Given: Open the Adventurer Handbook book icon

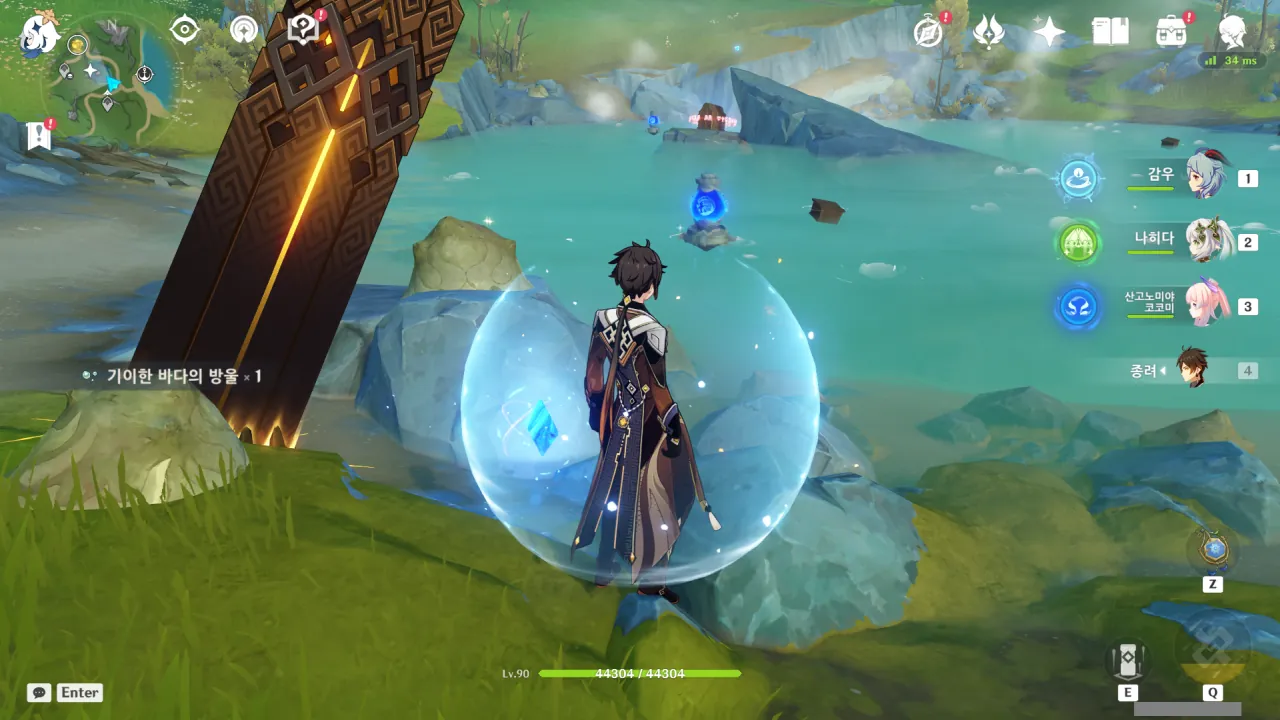Looking at the screenshot, I should (x=1110, y=32).
